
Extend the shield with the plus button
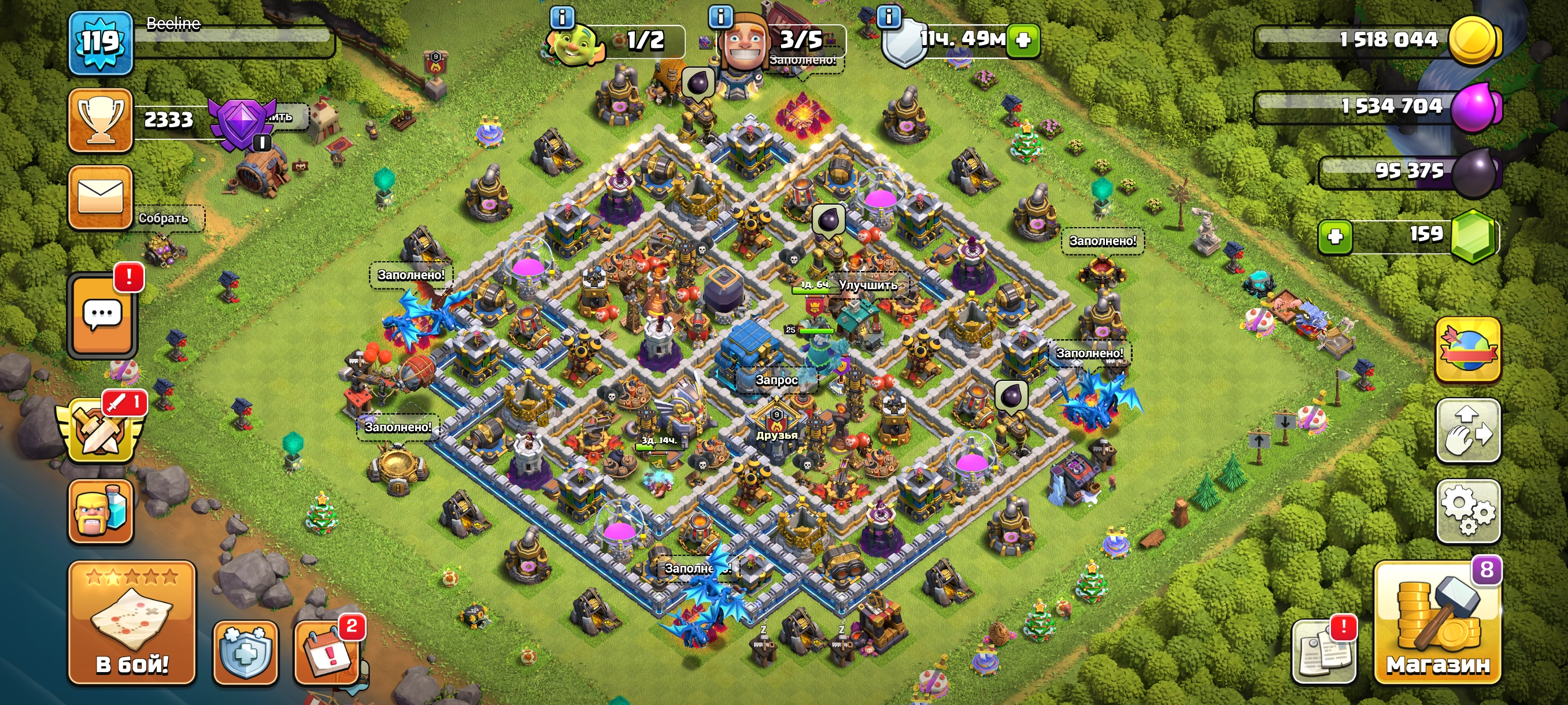[1023, 40]
